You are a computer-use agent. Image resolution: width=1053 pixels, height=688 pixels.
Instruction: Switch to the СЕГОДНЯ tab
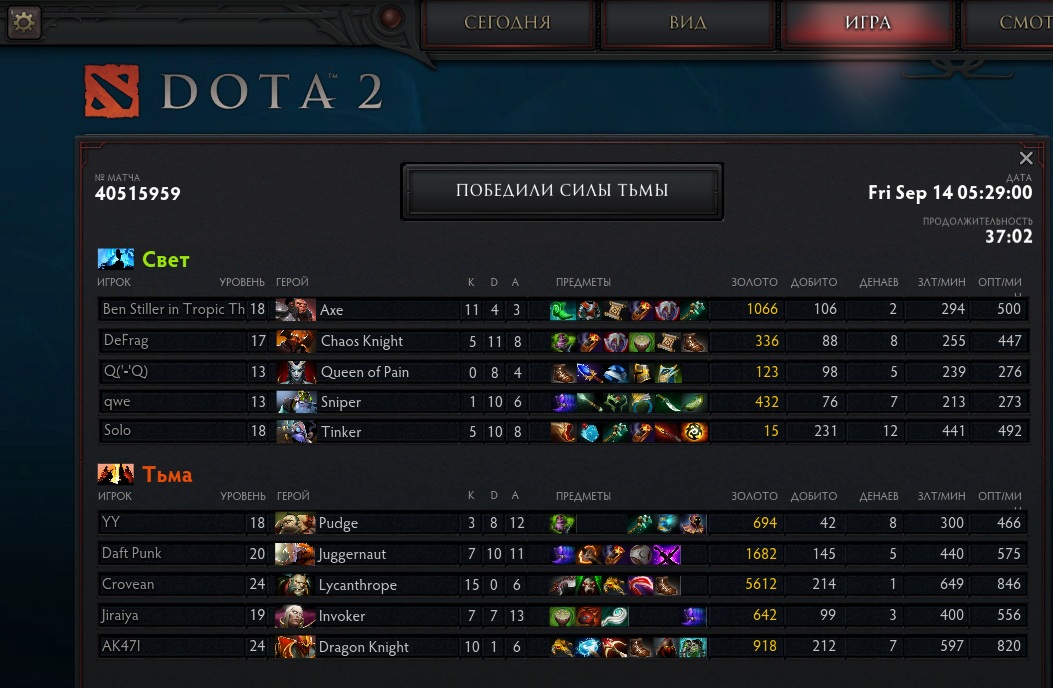507,23
